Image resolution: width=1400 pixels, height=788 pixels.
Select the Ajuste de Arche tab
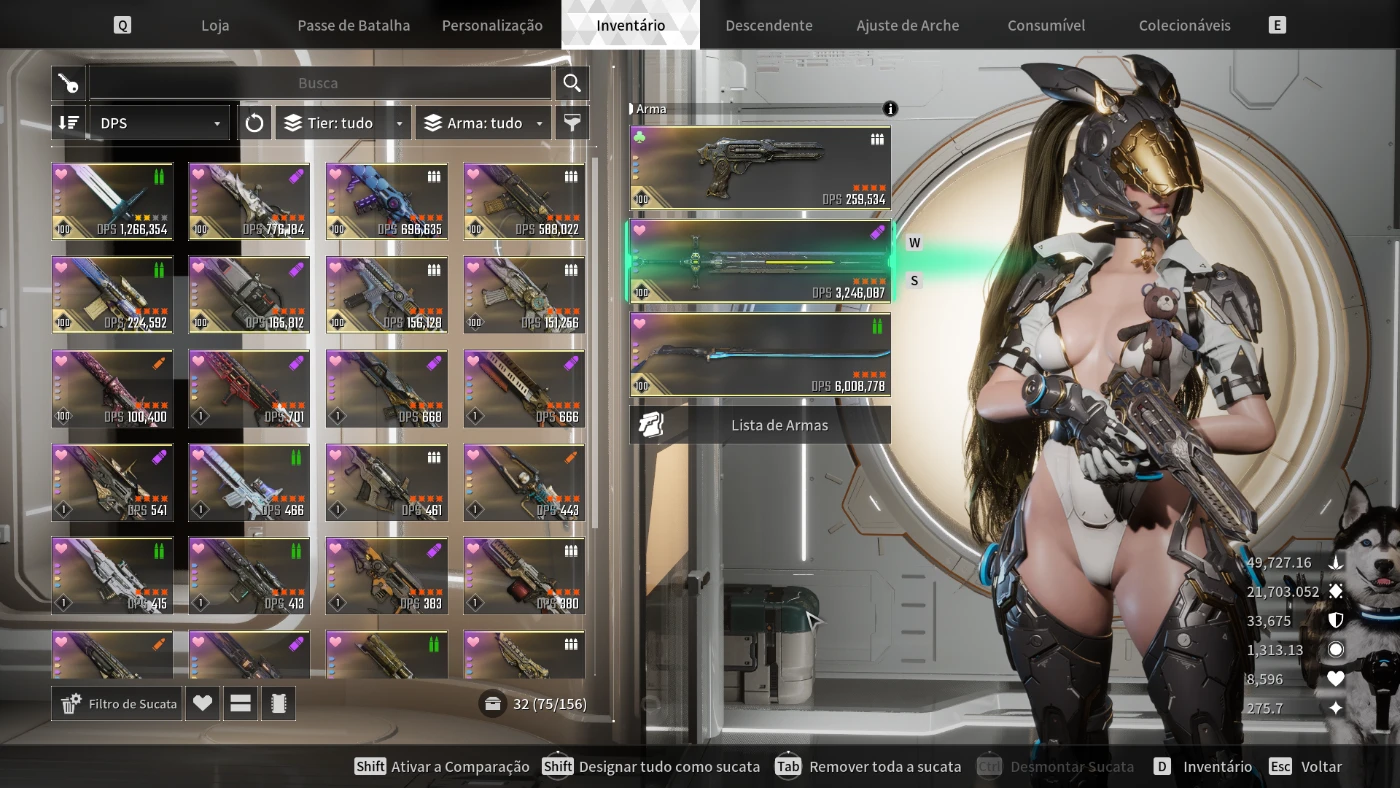[907, 25]
